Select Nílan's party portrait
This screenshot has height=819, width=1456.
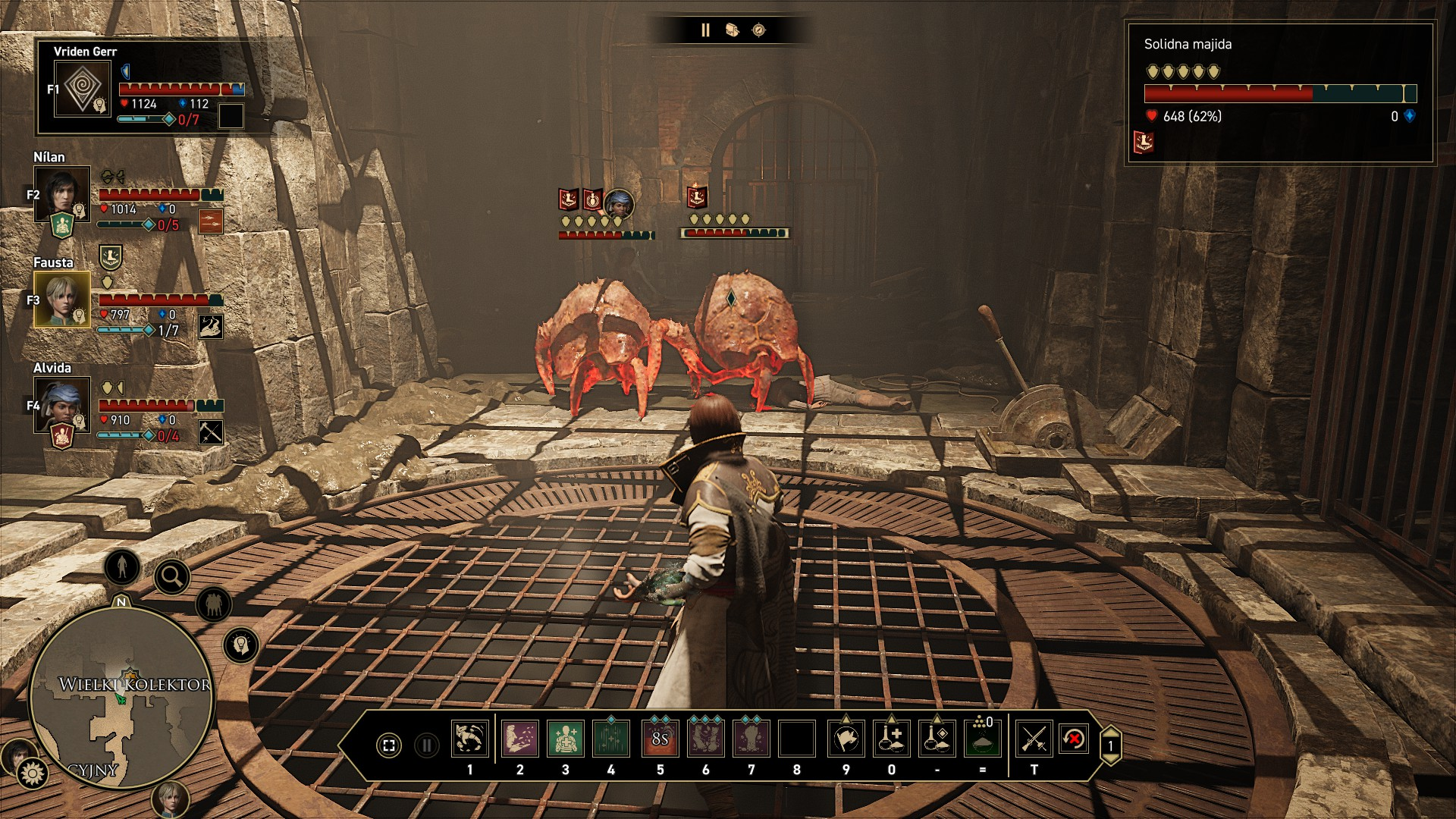61,193
